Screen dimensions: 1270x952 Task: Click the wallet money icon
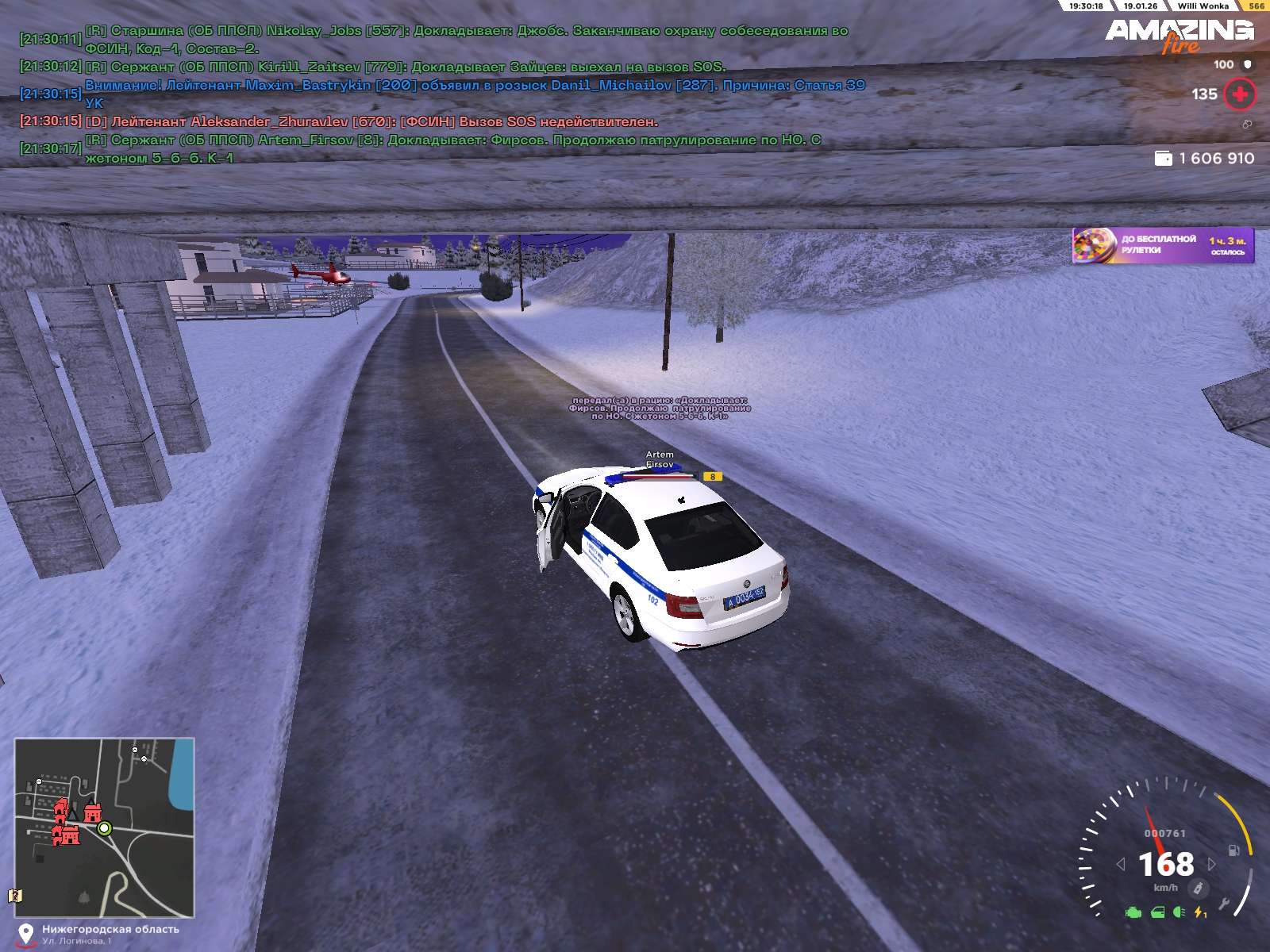click(1163, 159)
